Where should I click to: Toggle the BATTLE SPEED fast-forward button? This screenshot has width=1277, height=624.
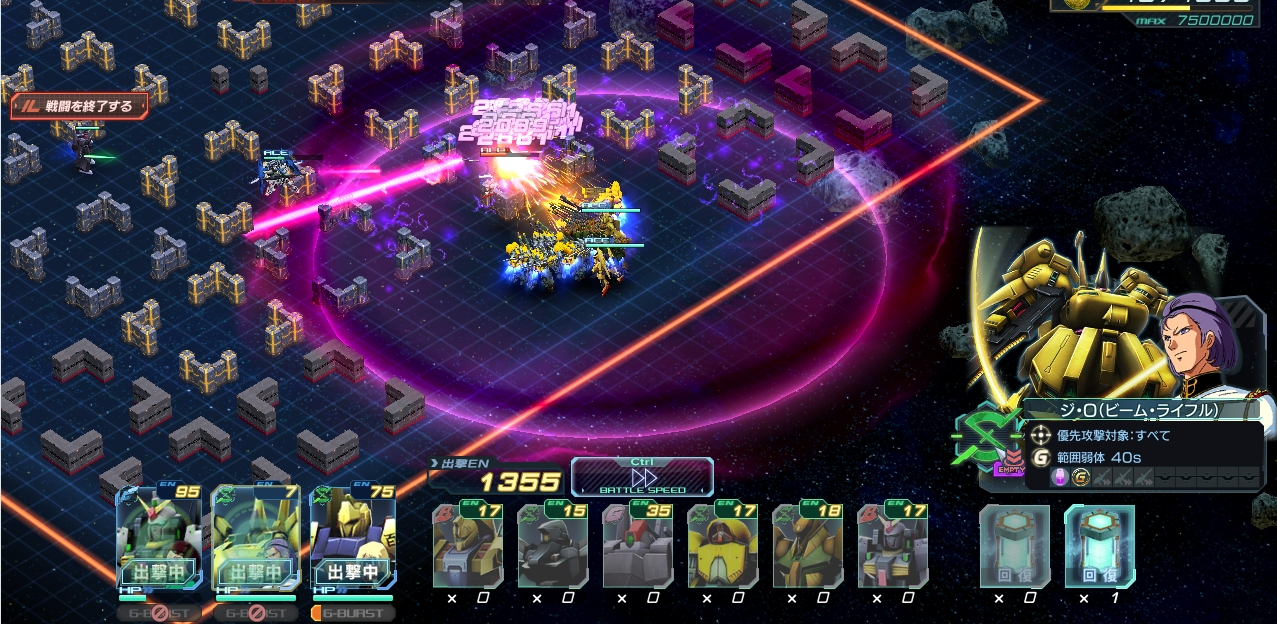[x=643, y=477]
